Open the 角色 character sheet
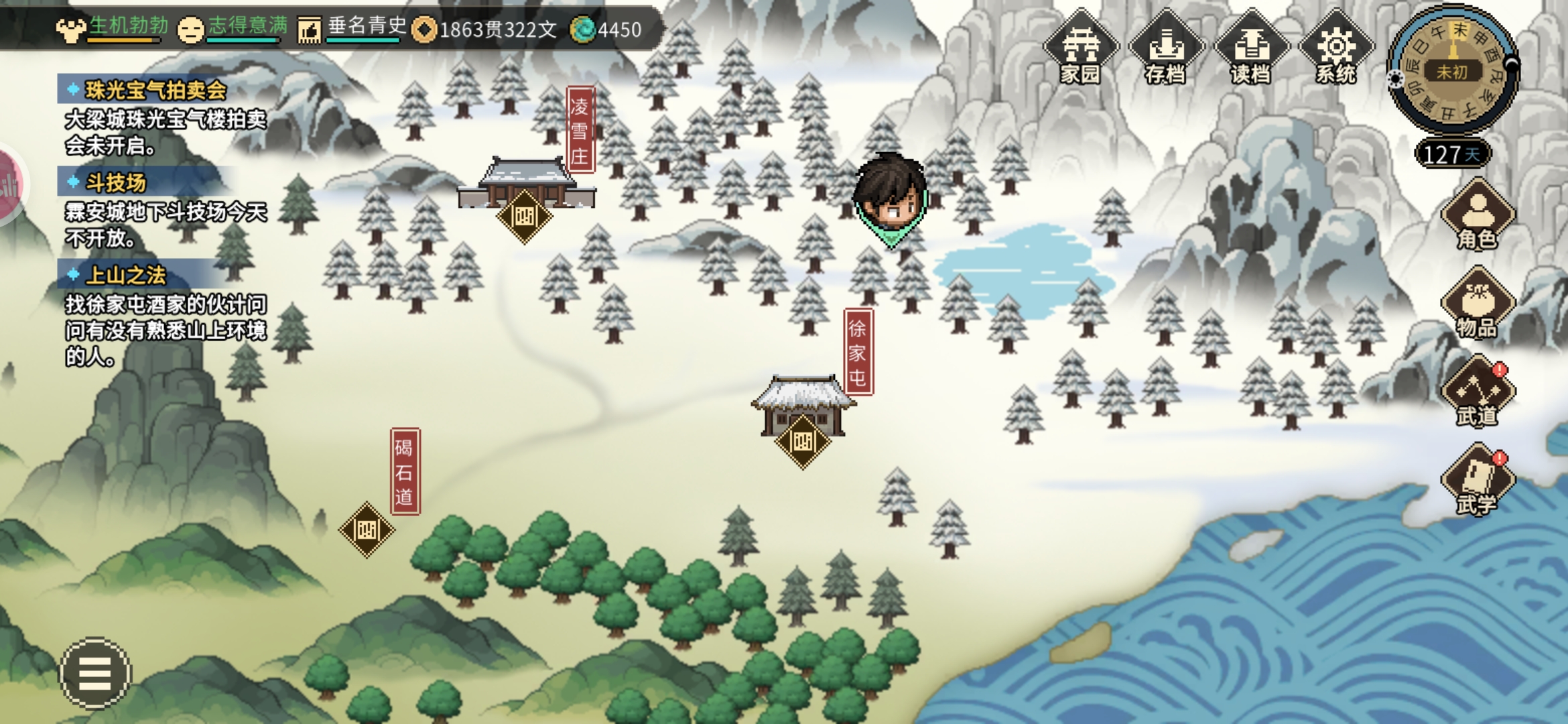 pos(1478,215)
